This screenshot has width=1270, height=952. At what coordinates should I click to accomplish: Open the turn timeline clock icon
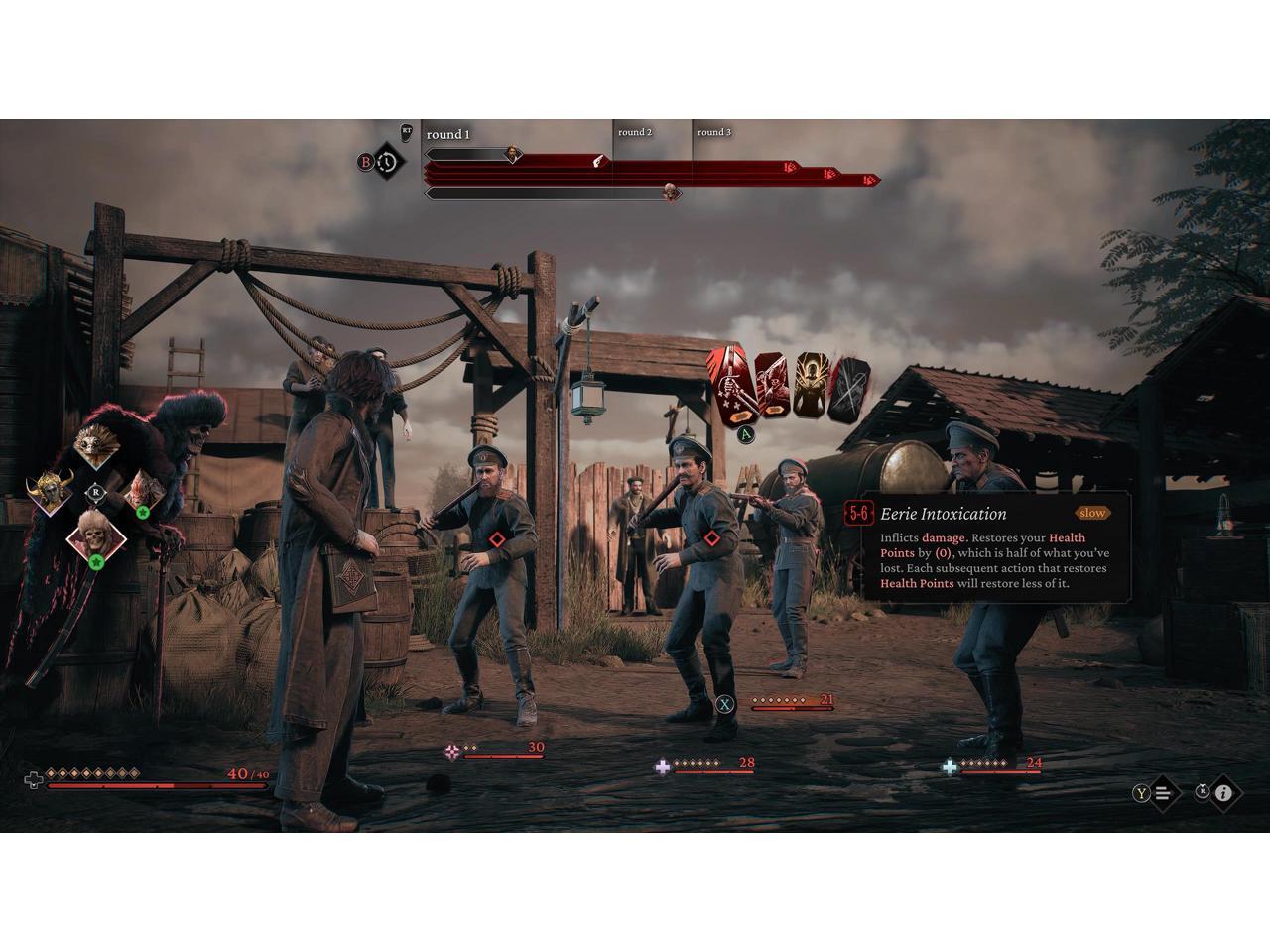coord(388,161)
